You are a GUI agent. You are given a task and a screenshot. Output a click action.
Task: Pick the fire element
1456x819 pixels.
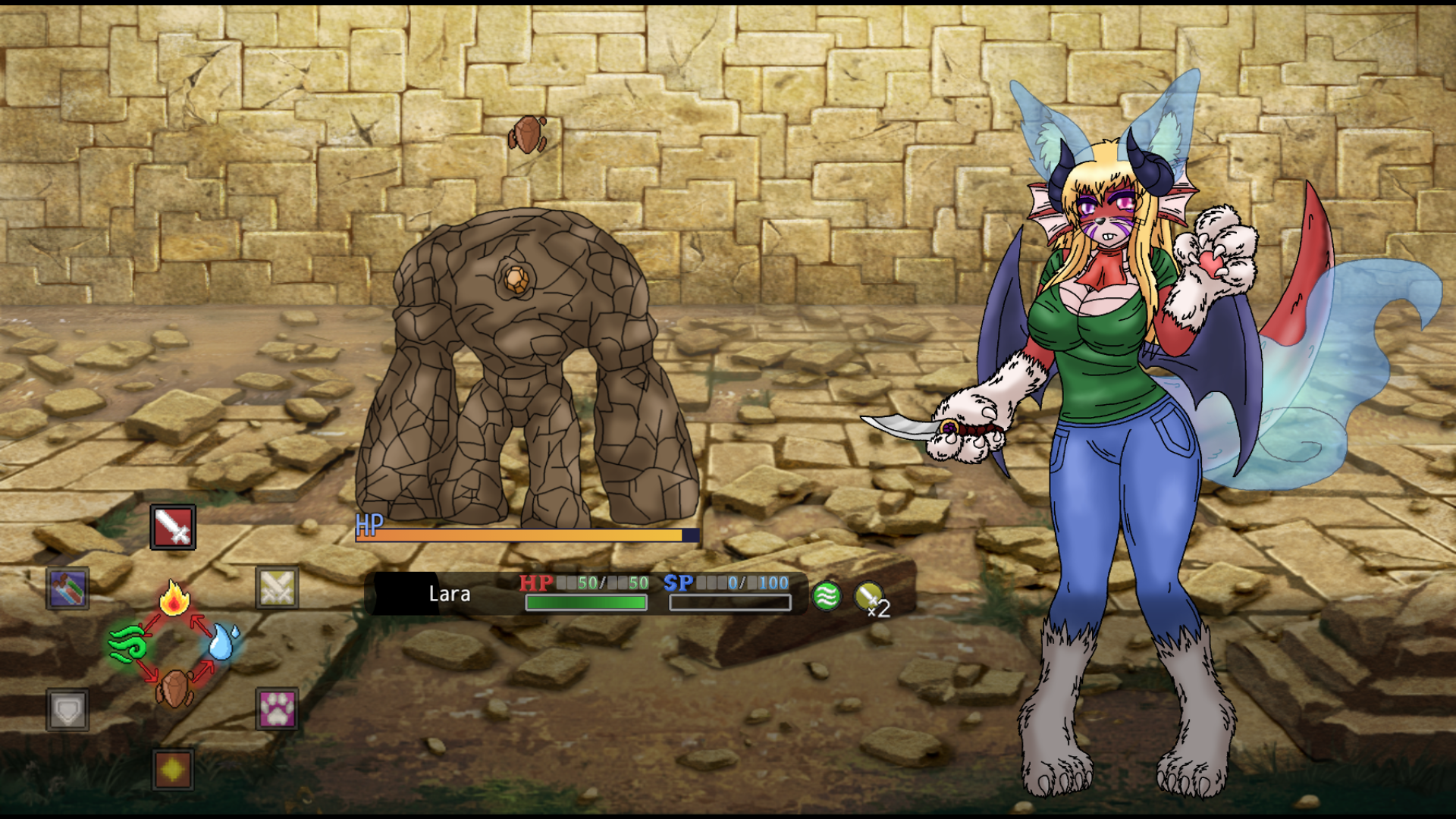pos(174,598)
